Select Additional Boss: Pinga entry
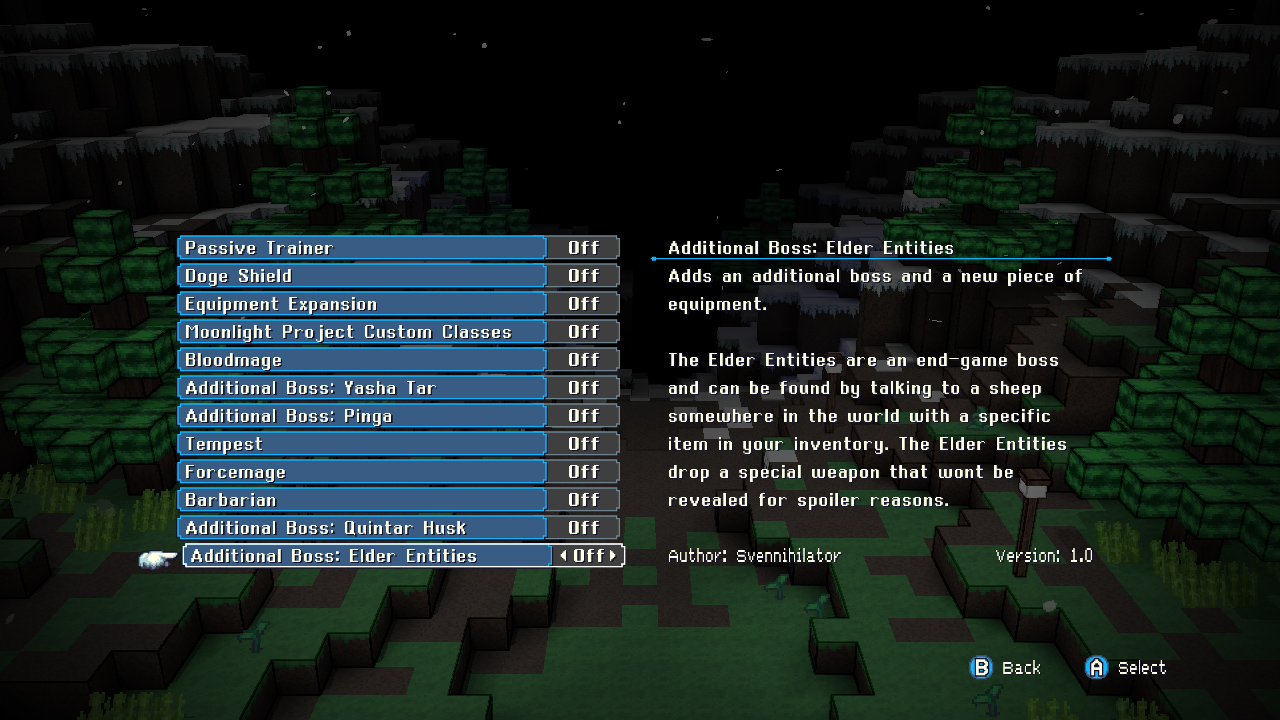The image size is (1280, 720). tap(360, 415)
